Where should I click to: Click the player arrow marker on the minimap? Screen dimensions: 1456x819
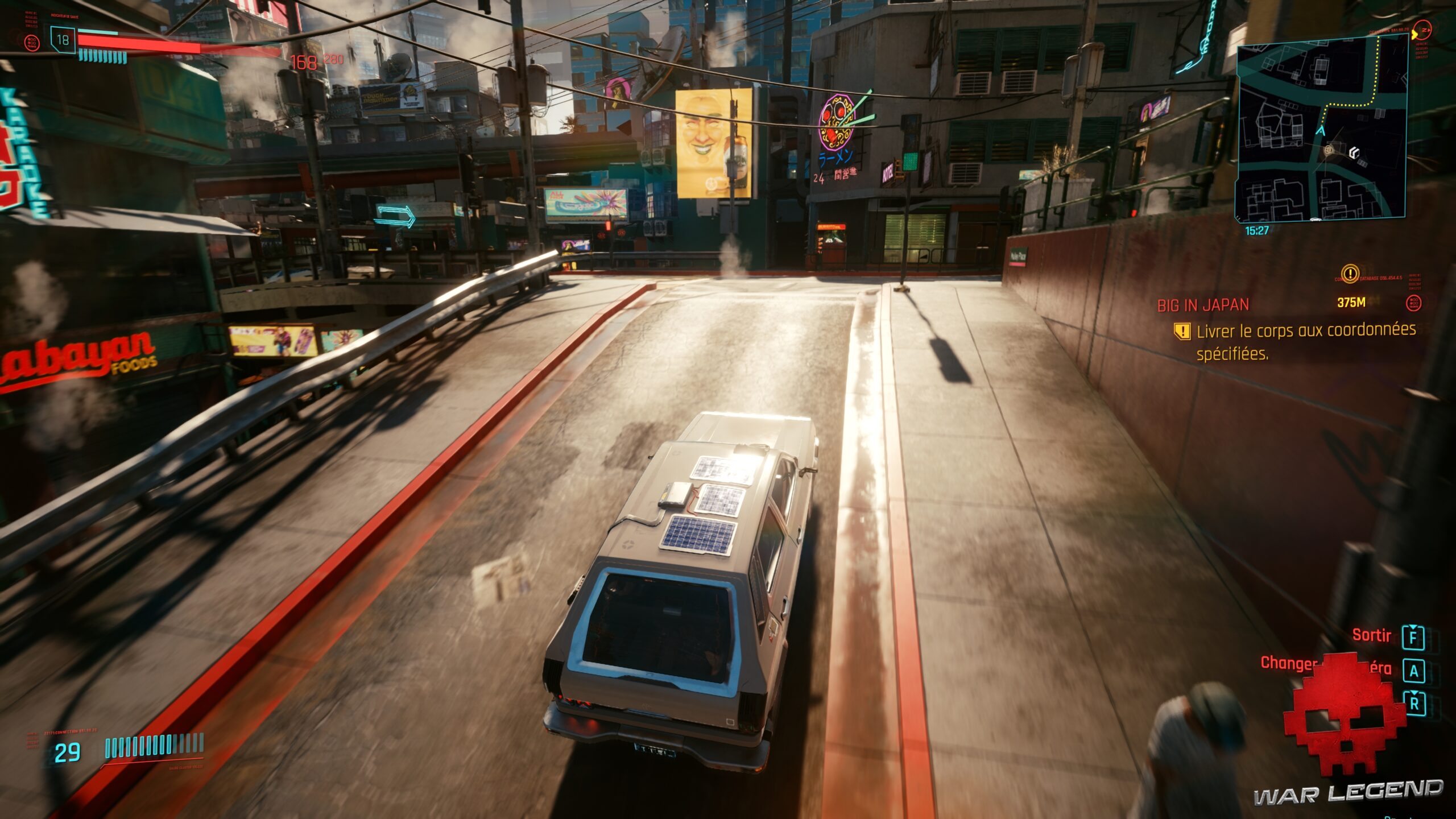coord(1322,132)
